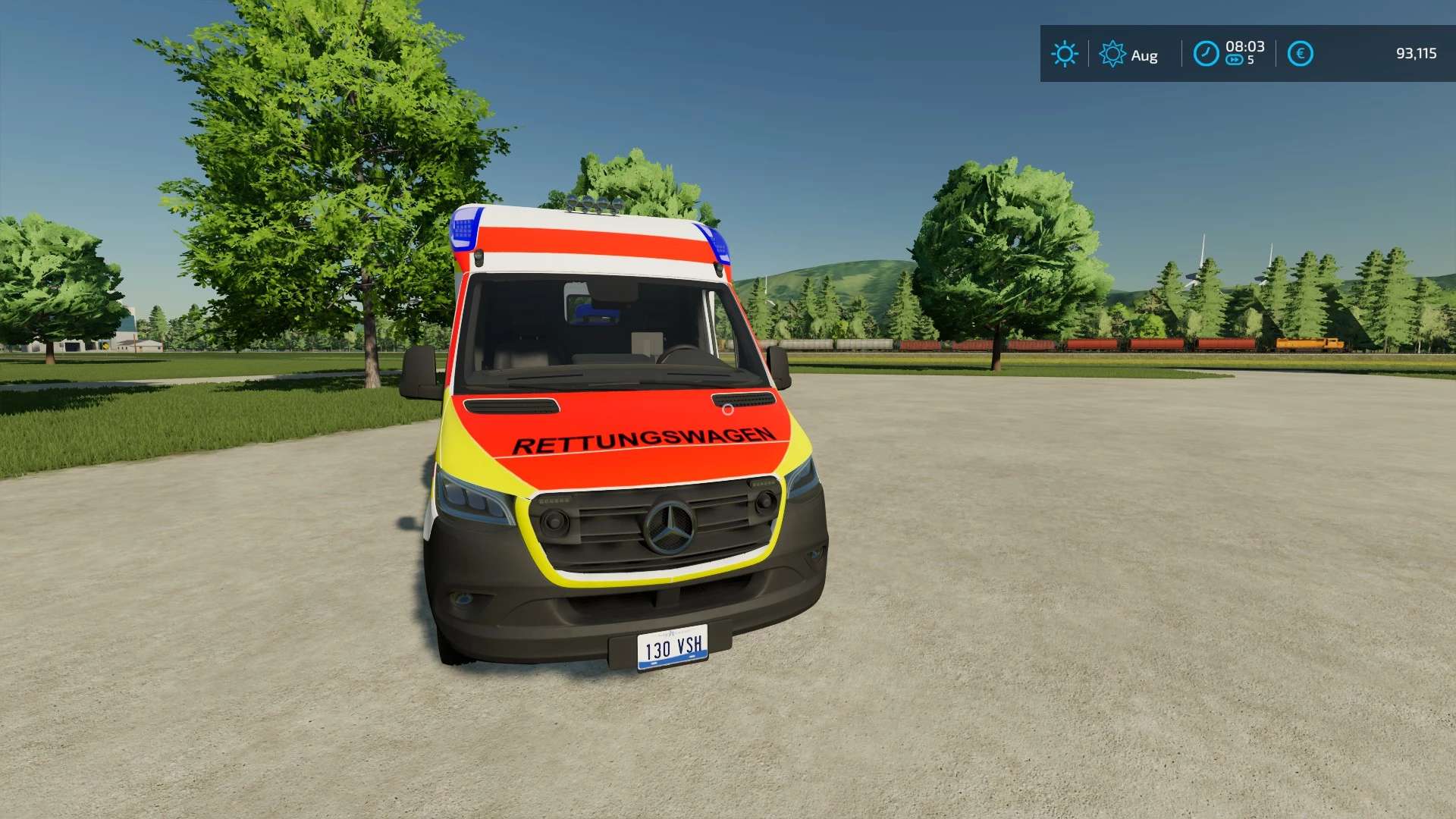The image size is (1456, 819).
Task: Select the August season icon
Action: tap(1112, 54)
